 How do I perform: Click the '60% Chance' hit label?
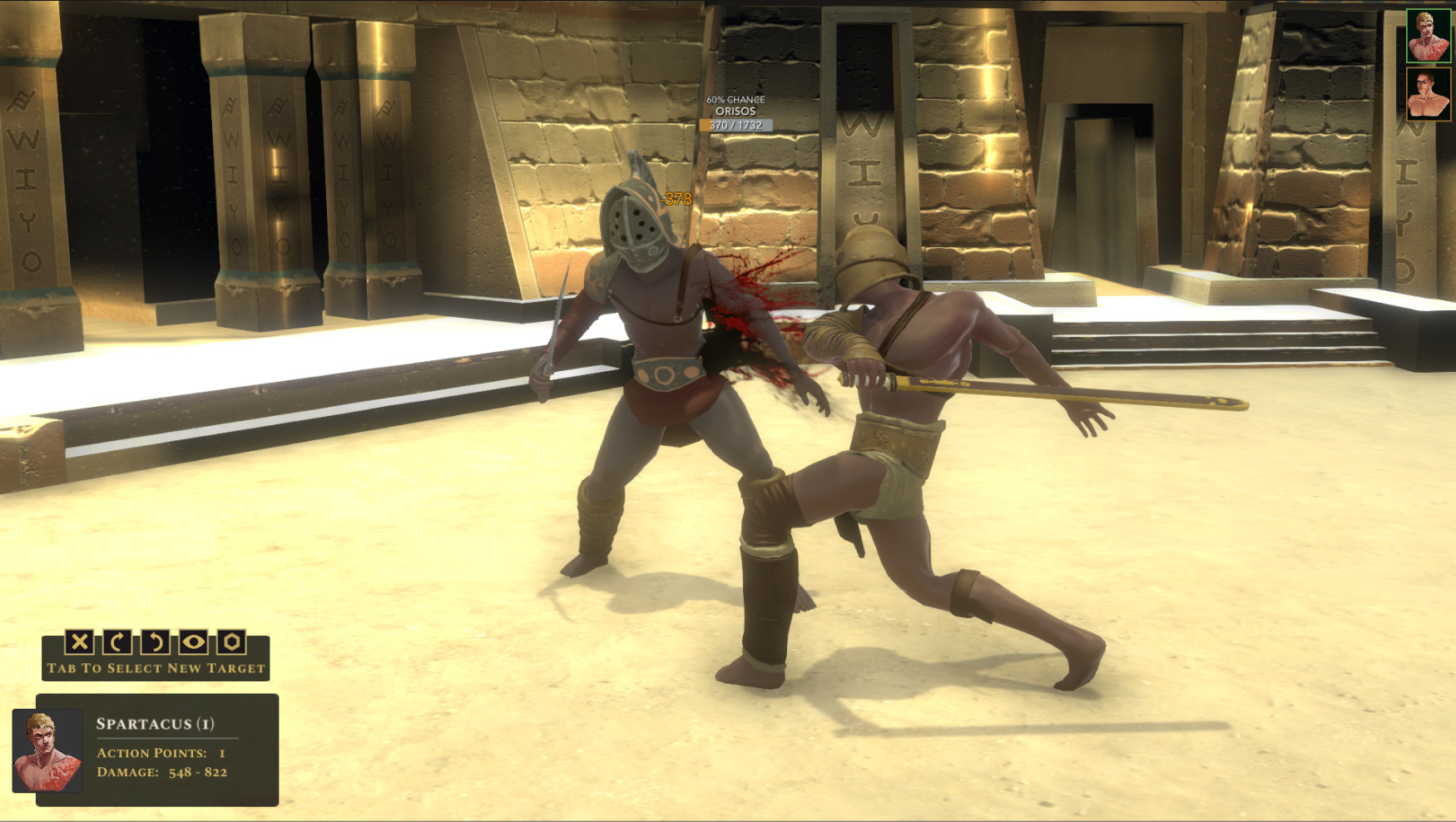point(735,99)
